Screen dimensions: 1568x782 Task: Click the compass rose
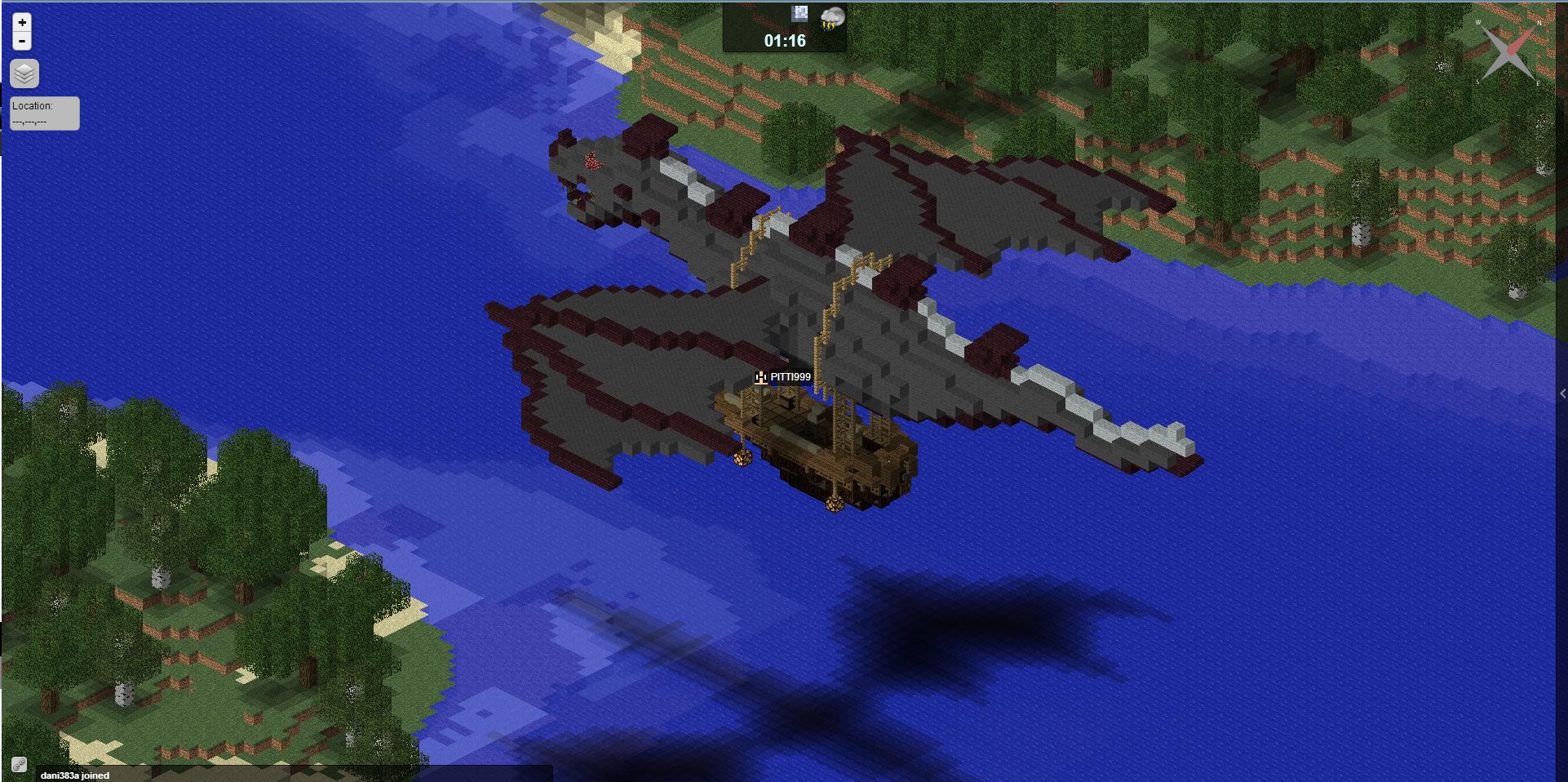click(1508, 51)
